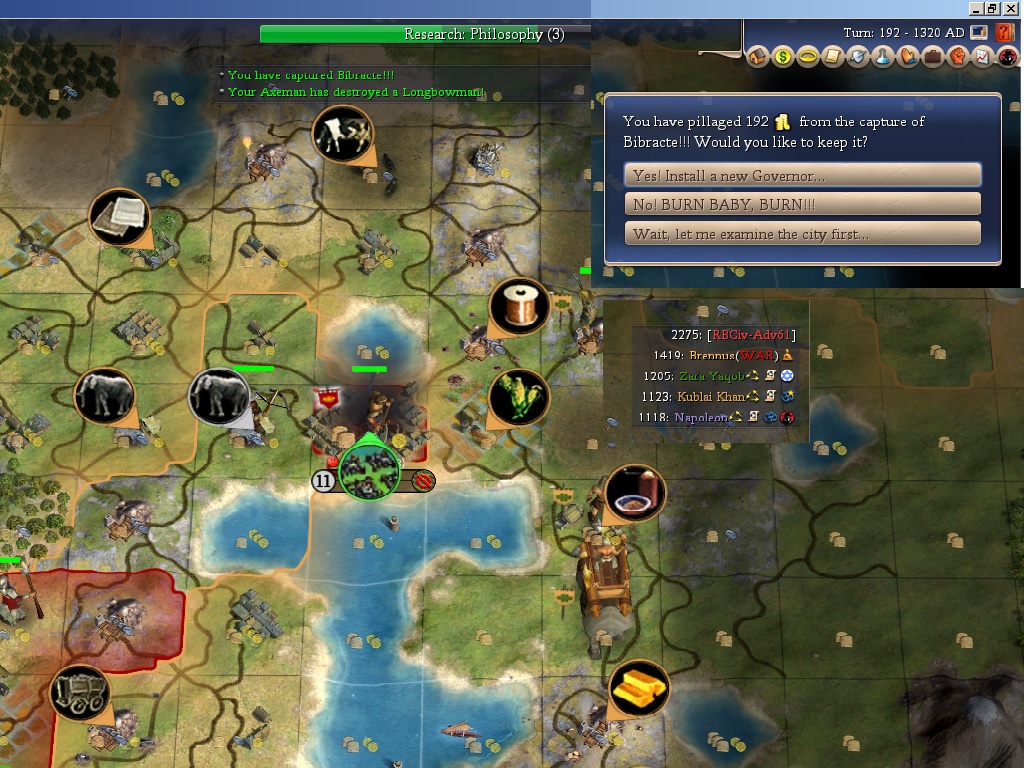Contact Brennus from the scoreboard

tap(712, 355)
